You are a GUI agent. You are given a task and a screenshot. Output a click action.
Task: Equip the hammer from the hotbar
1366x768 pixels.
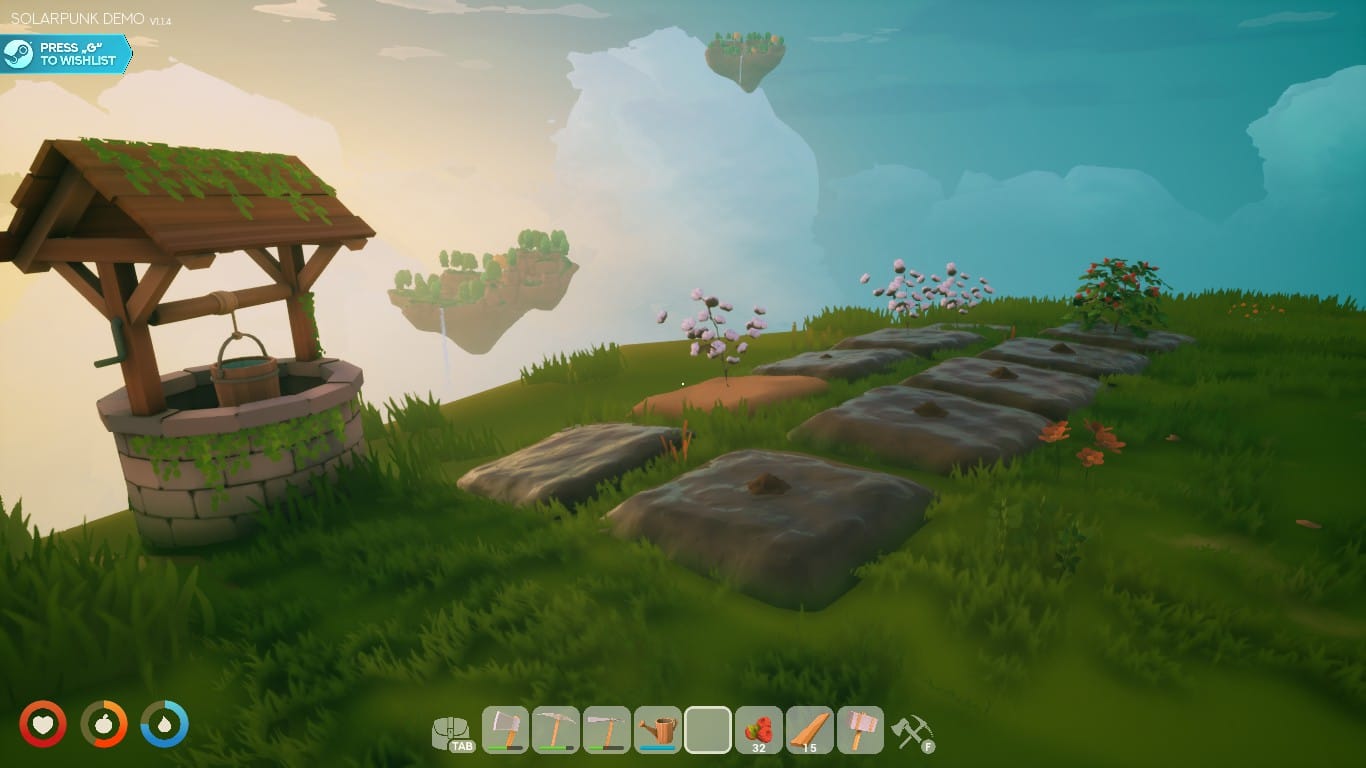[861, 730]
